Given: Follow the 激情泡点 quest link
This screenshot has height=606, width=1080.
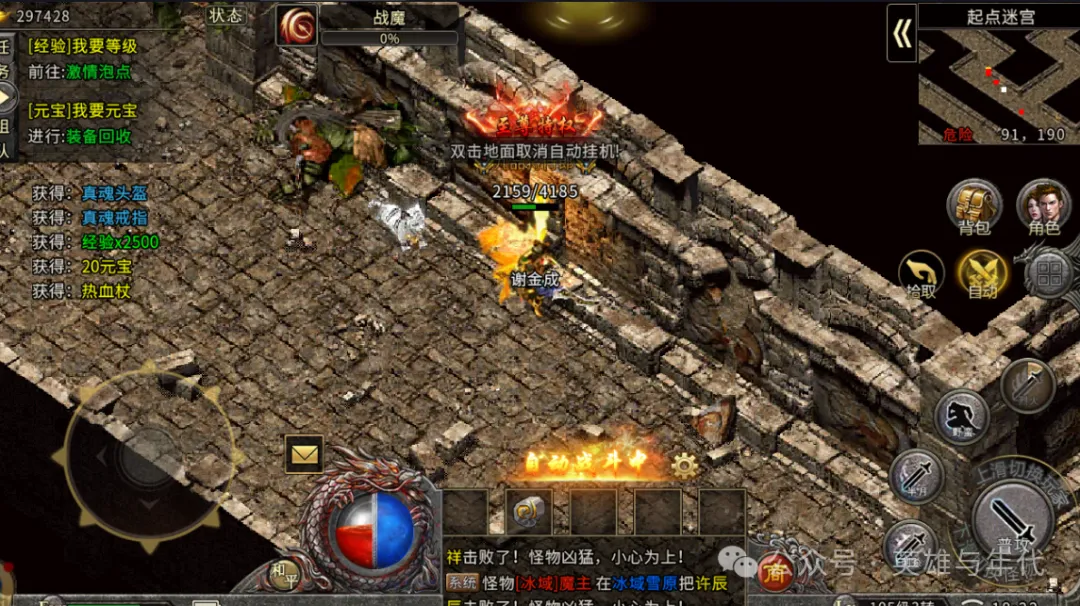Looking at the screenshot, I should [98, 72].
